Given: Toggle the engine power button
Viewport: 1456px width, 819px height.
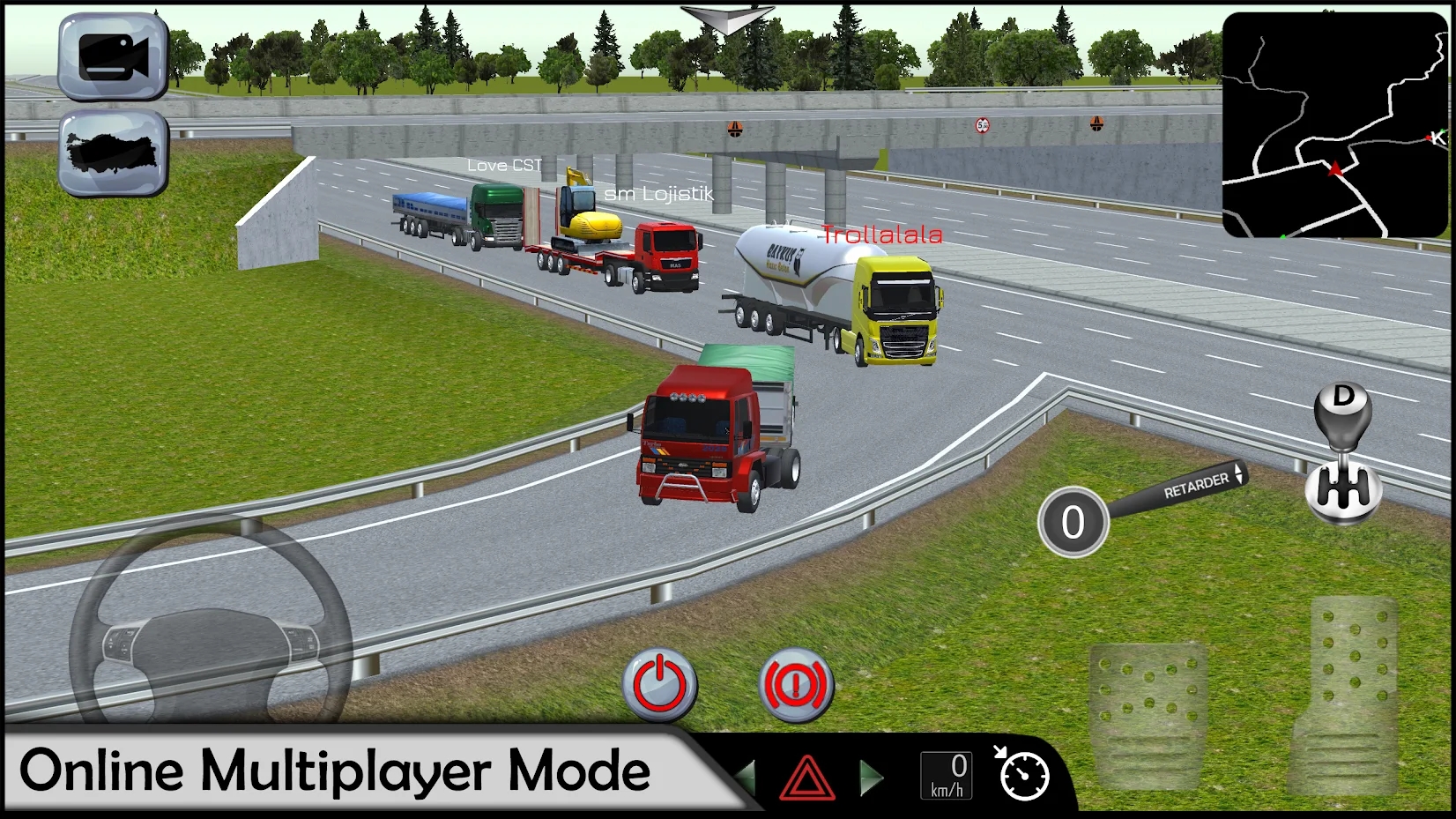Looking at the screenshot, I should (x=659, y=685).
